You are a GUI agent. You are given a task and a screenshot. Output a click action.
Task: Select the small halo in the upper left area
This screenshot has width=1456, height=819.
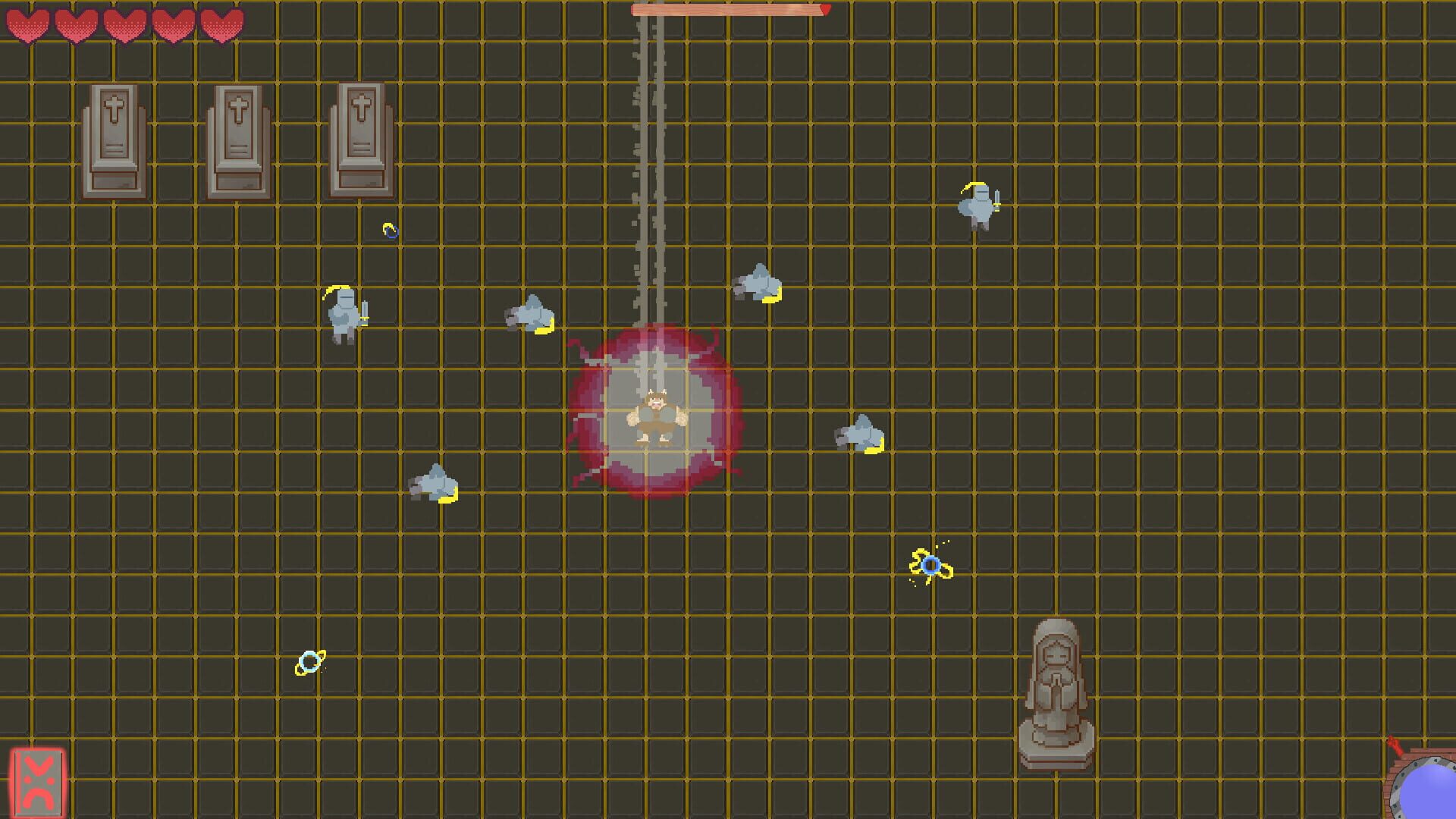391,230
